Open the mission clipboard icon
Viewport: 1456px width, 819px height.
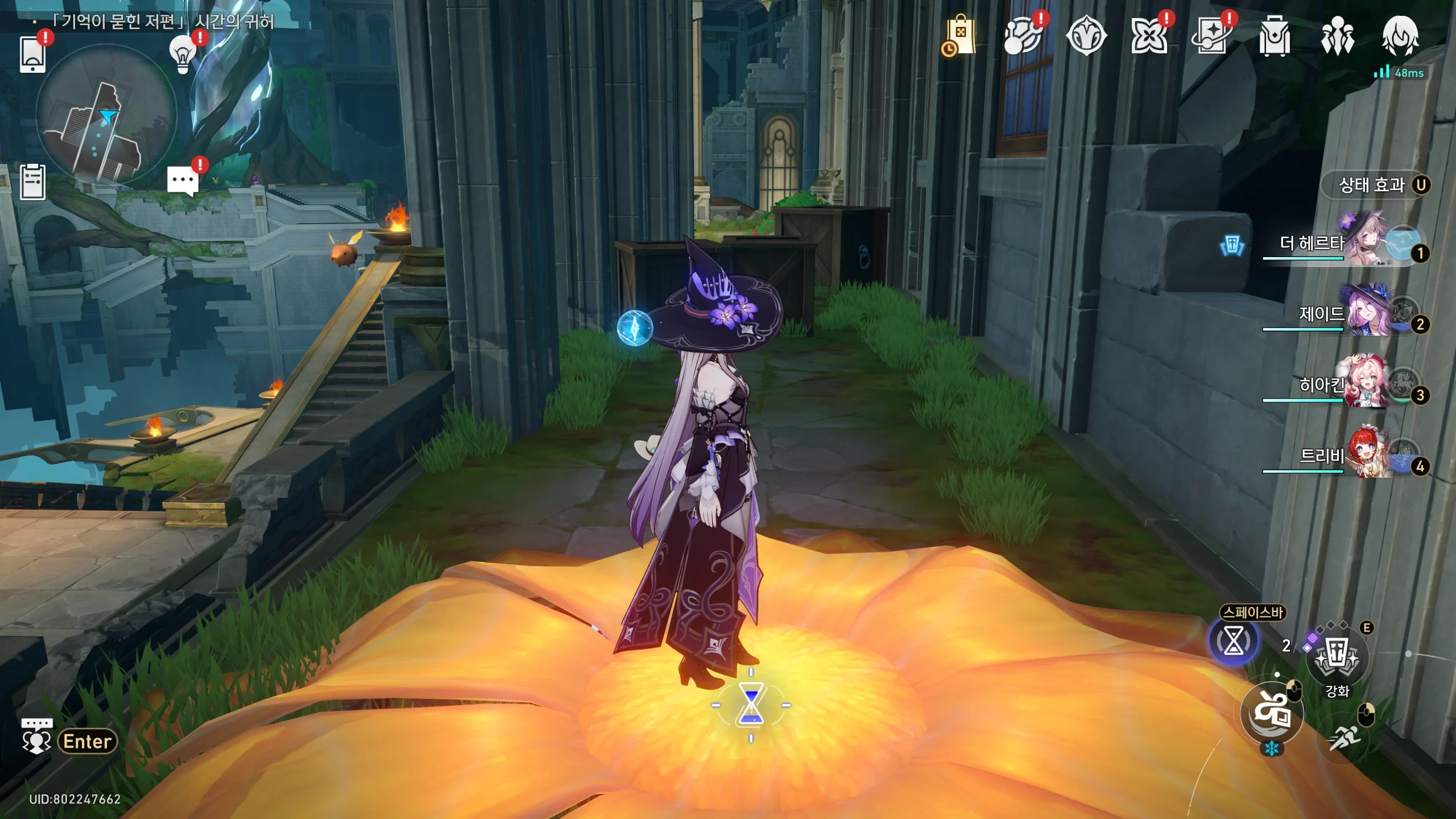33,182
